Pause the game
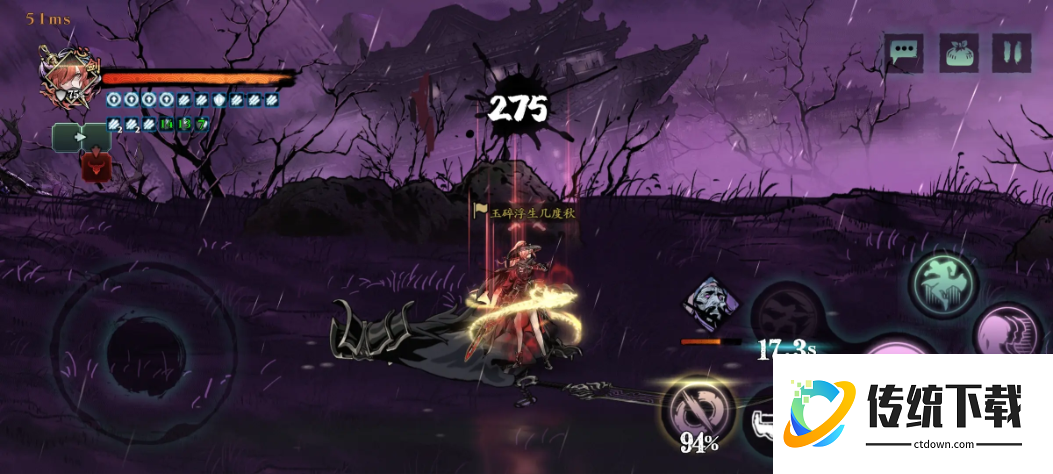Image resolution: width=1053 pixels, height=474 pixels. pyautogui.click(x=1011, y=52)
